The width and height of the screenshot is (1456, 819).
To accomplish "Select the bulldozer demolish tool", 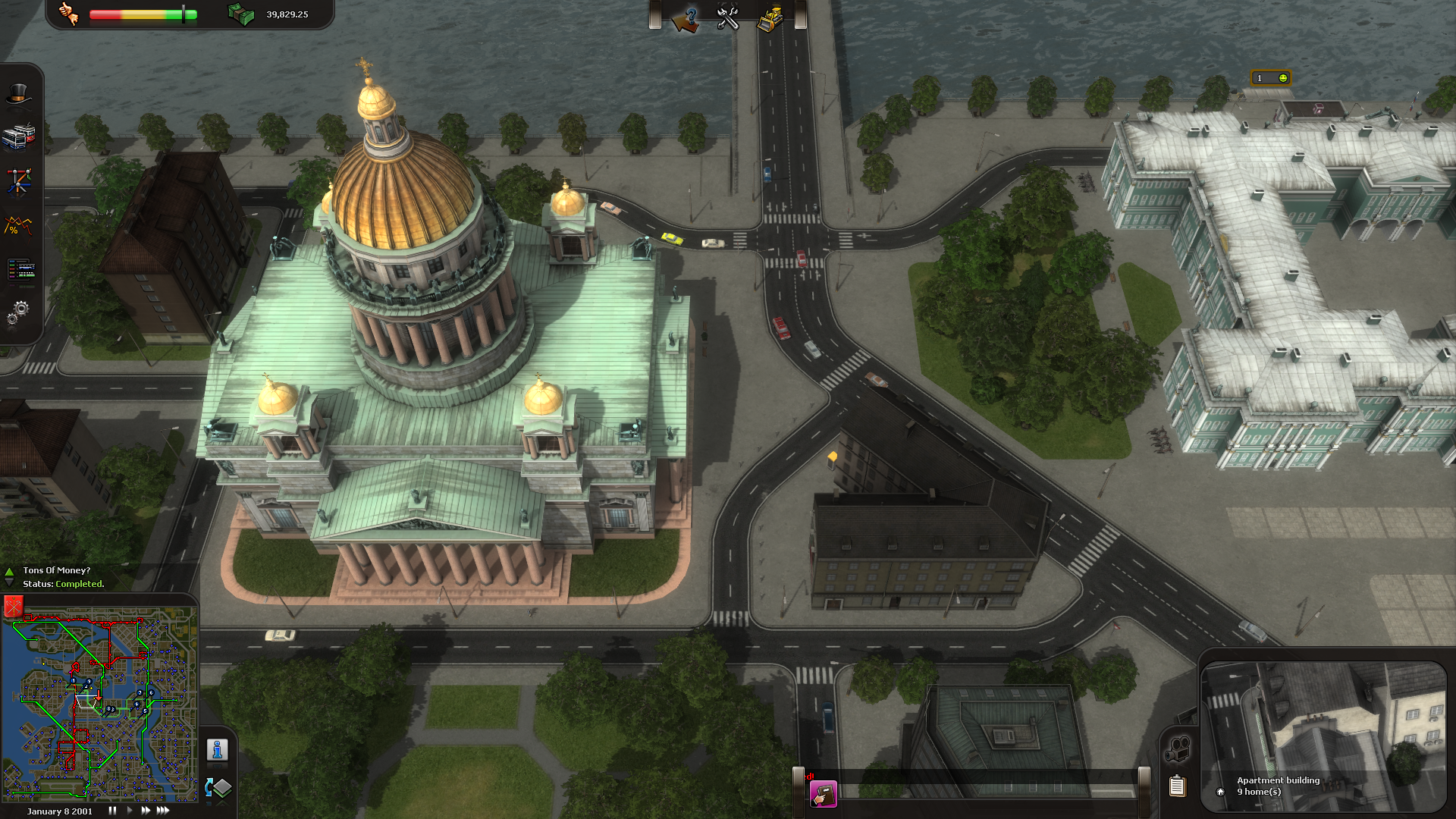I will (771, 18).
